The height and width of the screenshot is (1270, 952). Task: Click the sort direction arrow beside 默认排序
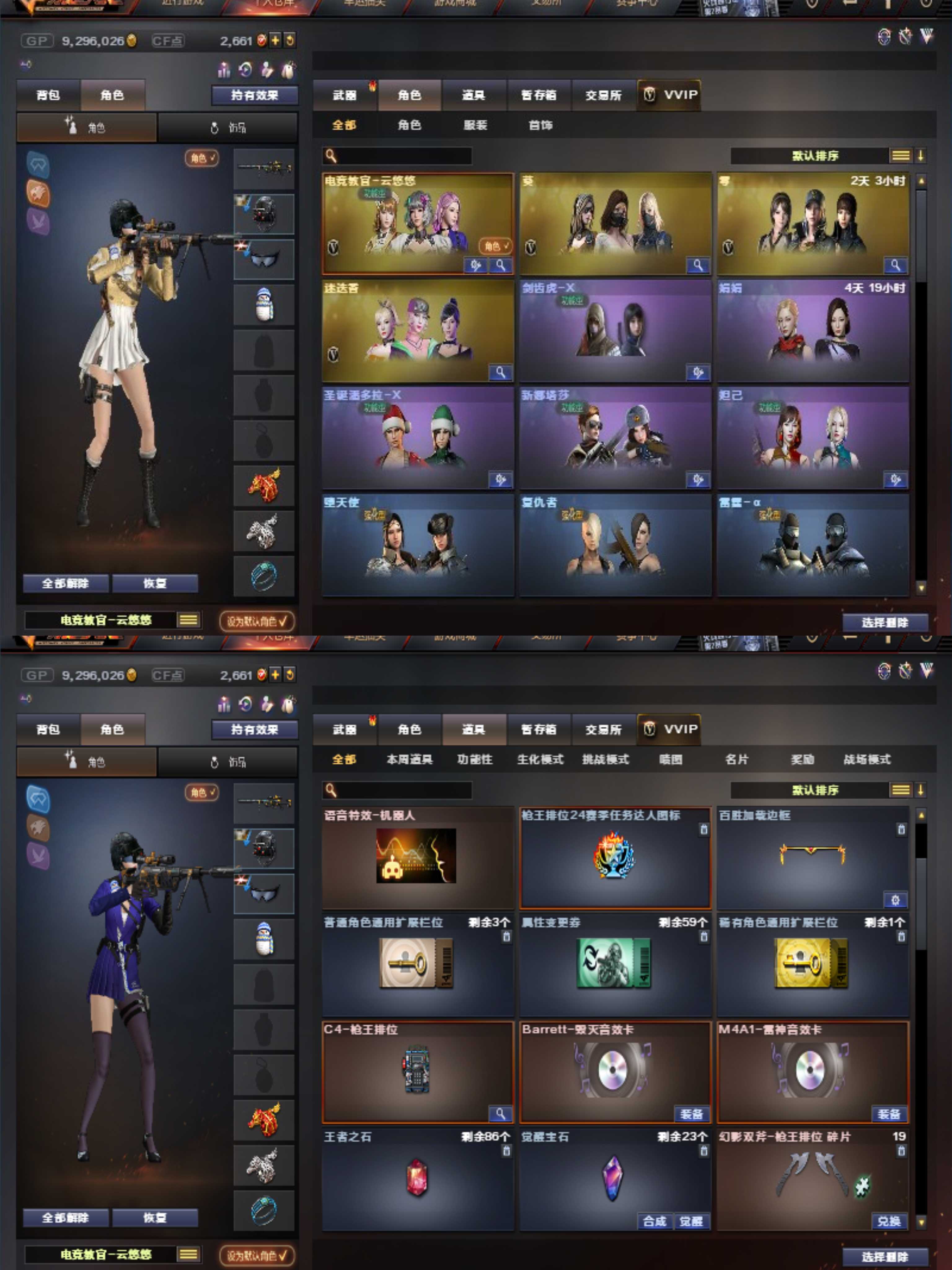(x=921, y=155)
